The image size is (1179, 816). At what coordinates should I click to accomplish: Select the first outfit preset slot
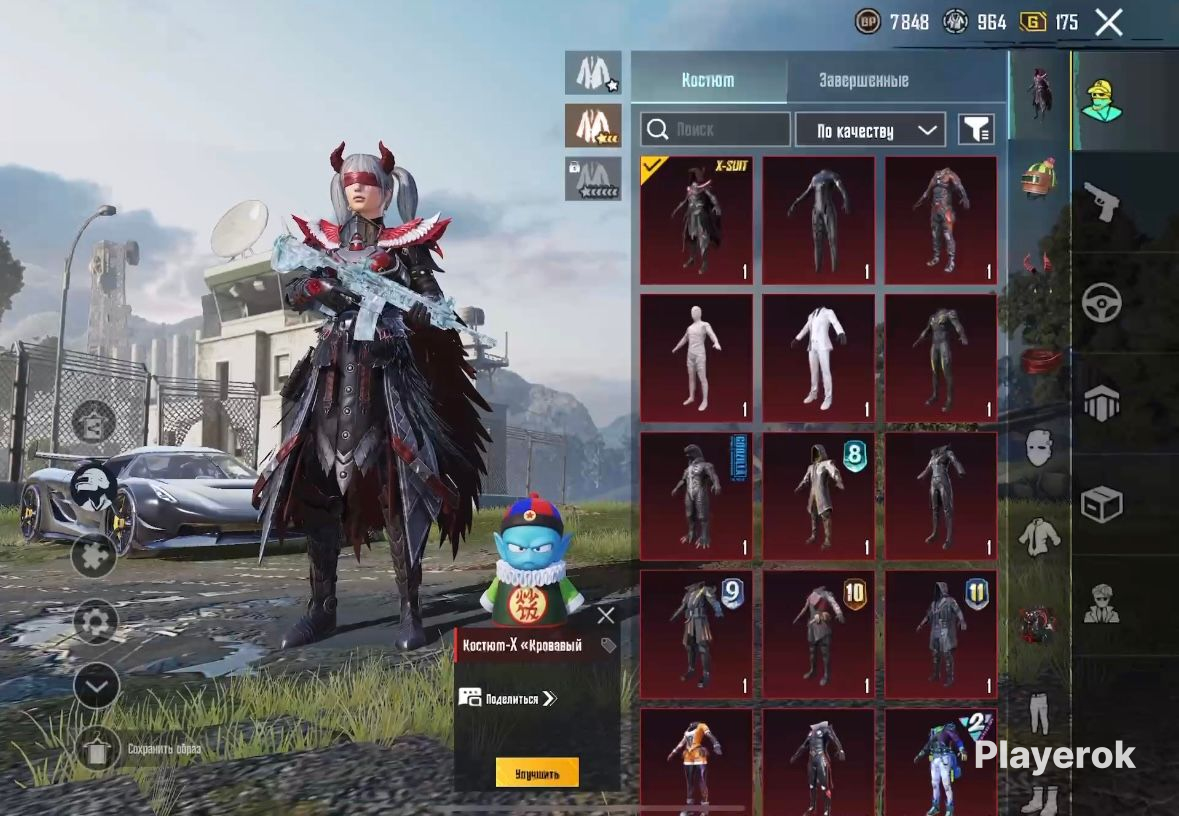(x=593, y=73)
